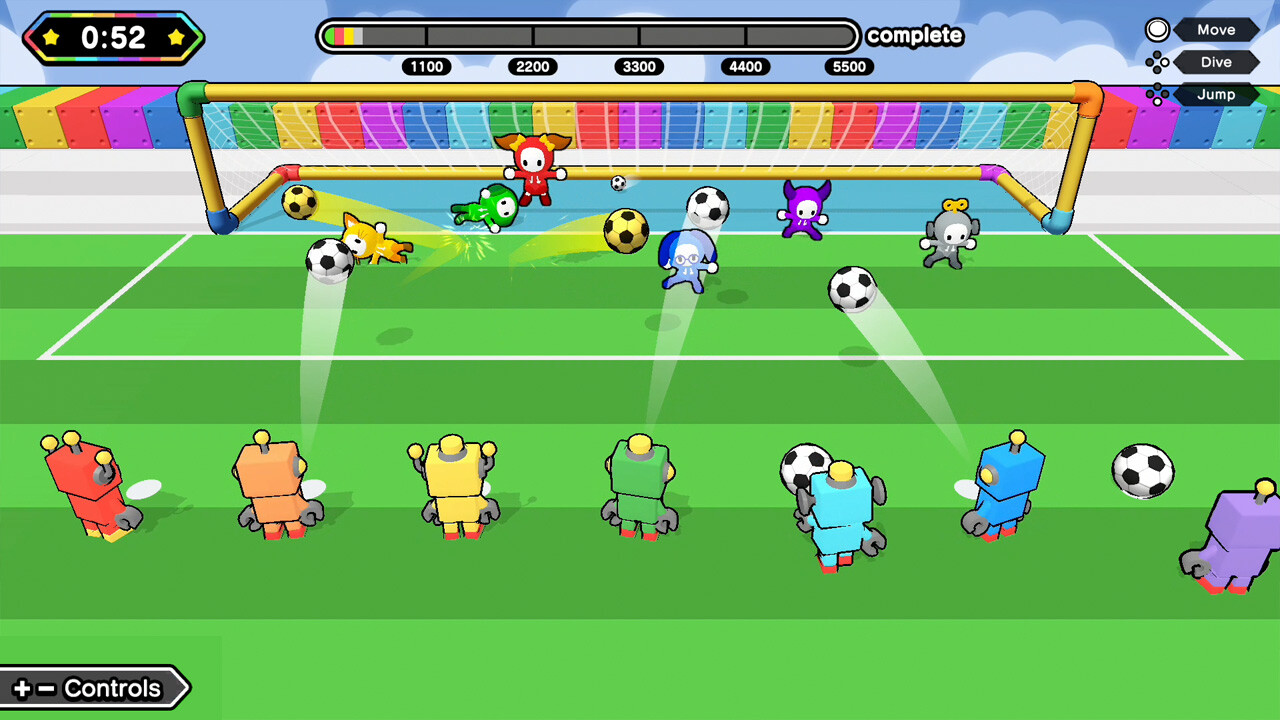Click the plus symbol on the Controls banner
The height and width of the screenshot is (720, 1280).
click(x=24, y=688)
